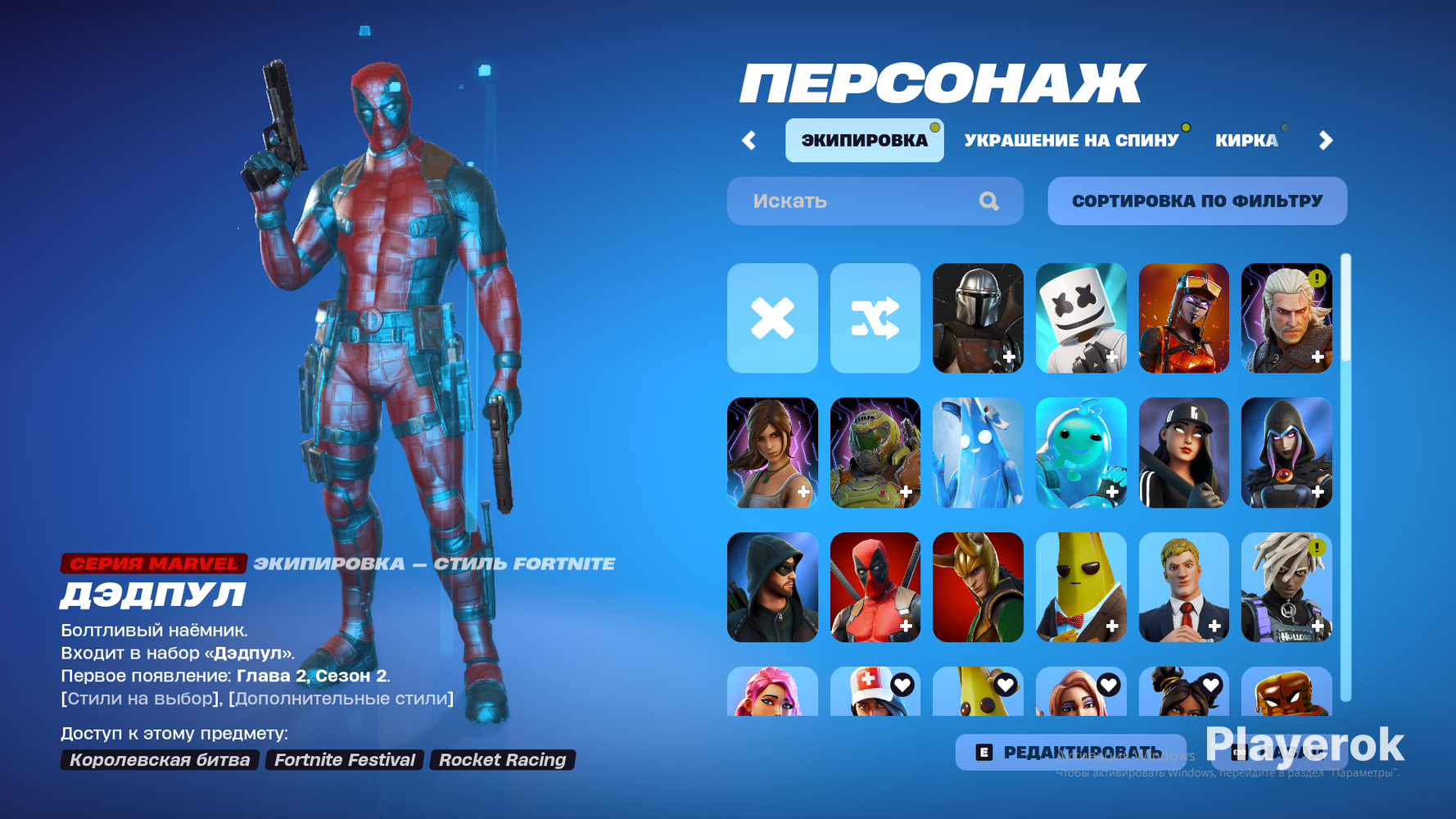Click the shuffle random outfit icon
This screenshot has height=819, width=1456.
click(875, 318)
